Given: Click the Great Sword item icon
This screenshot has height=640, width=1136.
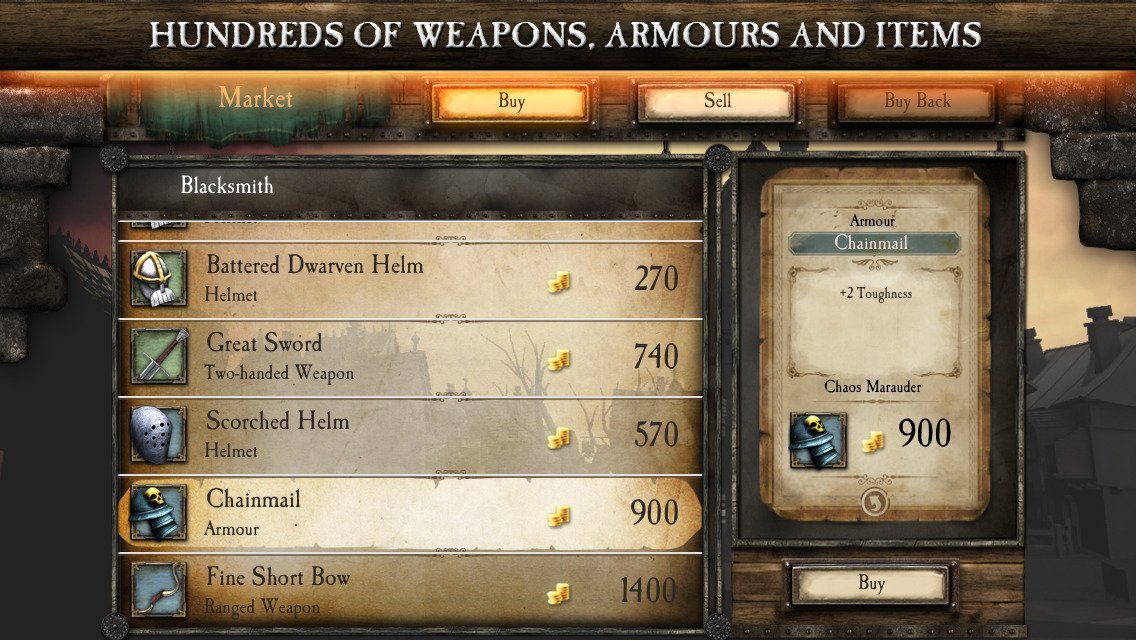Looking at the screenshot, I should [x=158, y=356].
